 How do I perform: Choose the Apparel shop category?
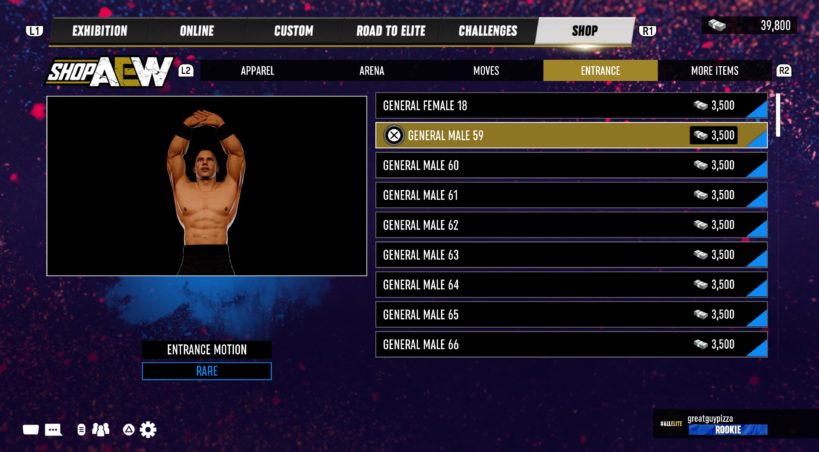point(257,71)
